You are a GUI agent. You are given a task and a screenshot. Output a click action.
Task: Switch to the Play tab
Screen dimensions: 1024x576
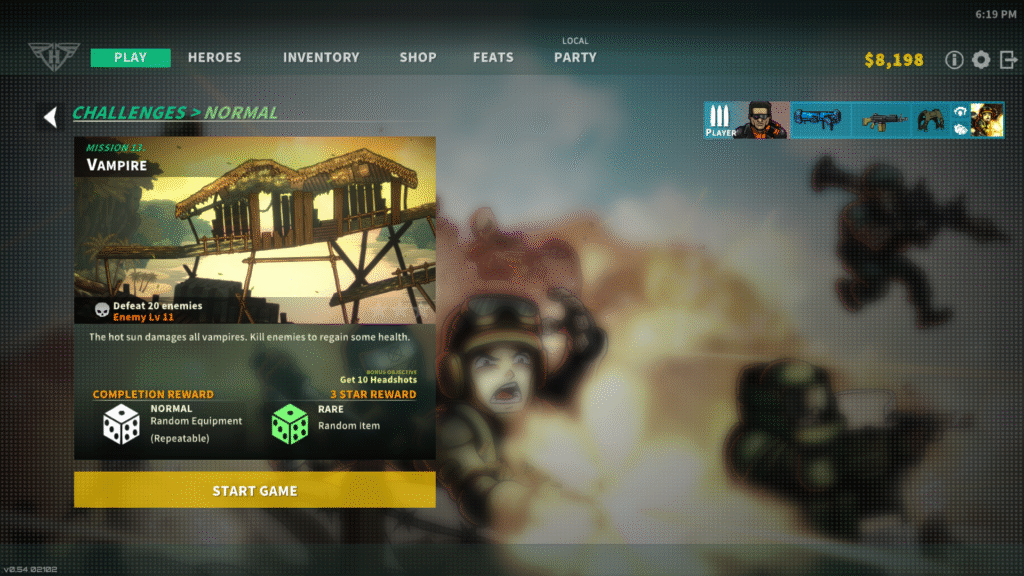130,57
